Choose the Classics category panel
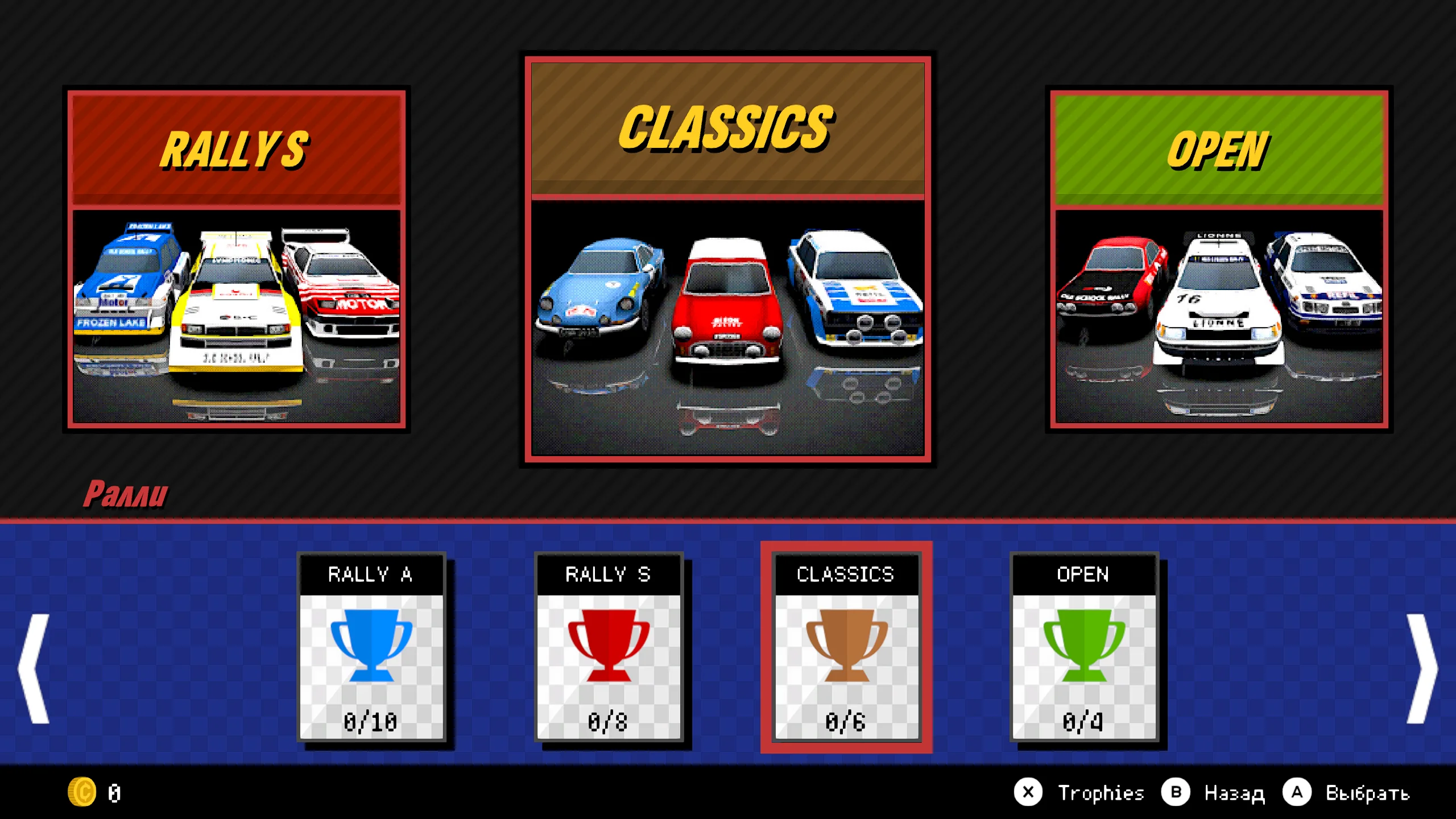 click(727, 259)
